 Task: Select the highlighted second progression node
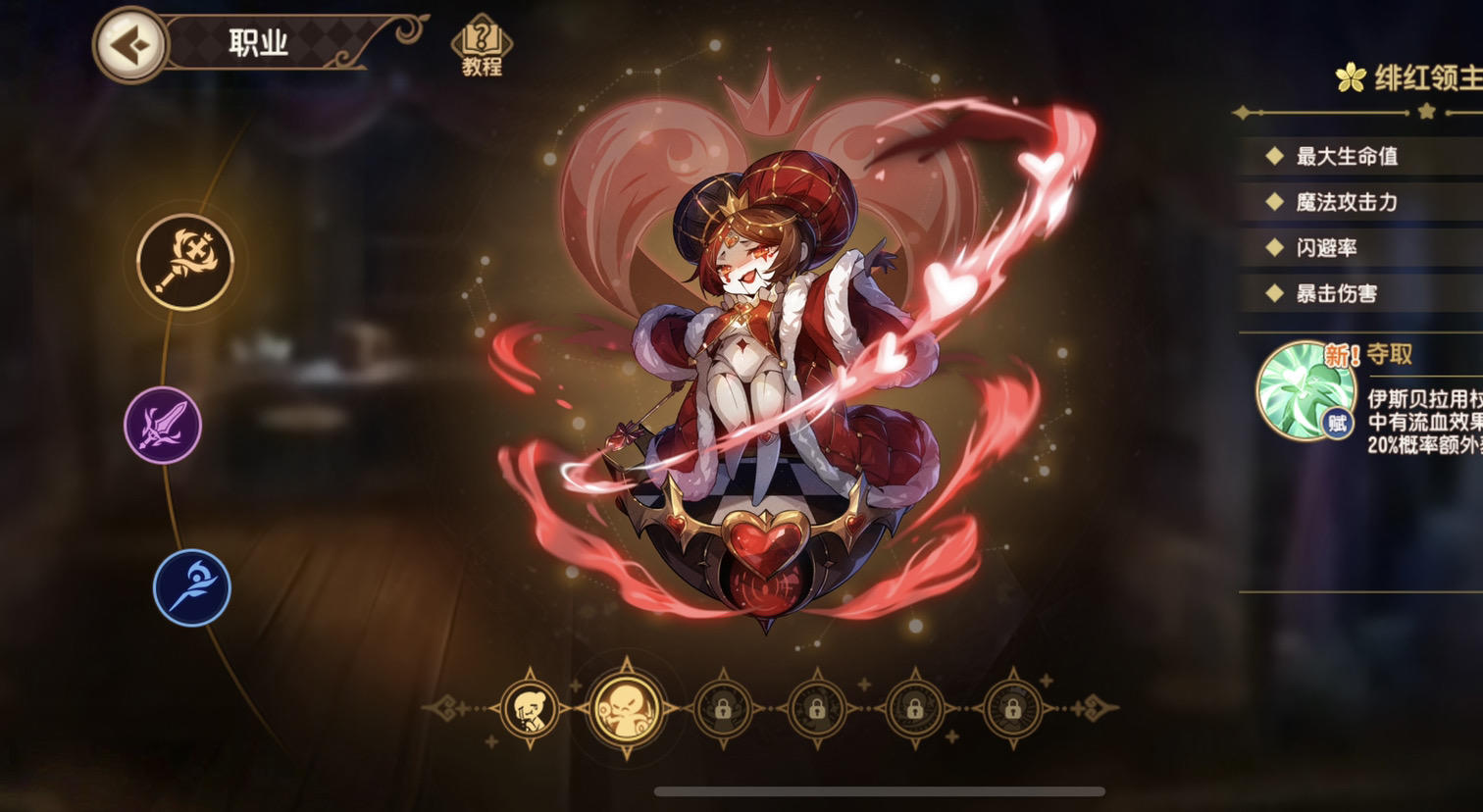pos(624,710)
